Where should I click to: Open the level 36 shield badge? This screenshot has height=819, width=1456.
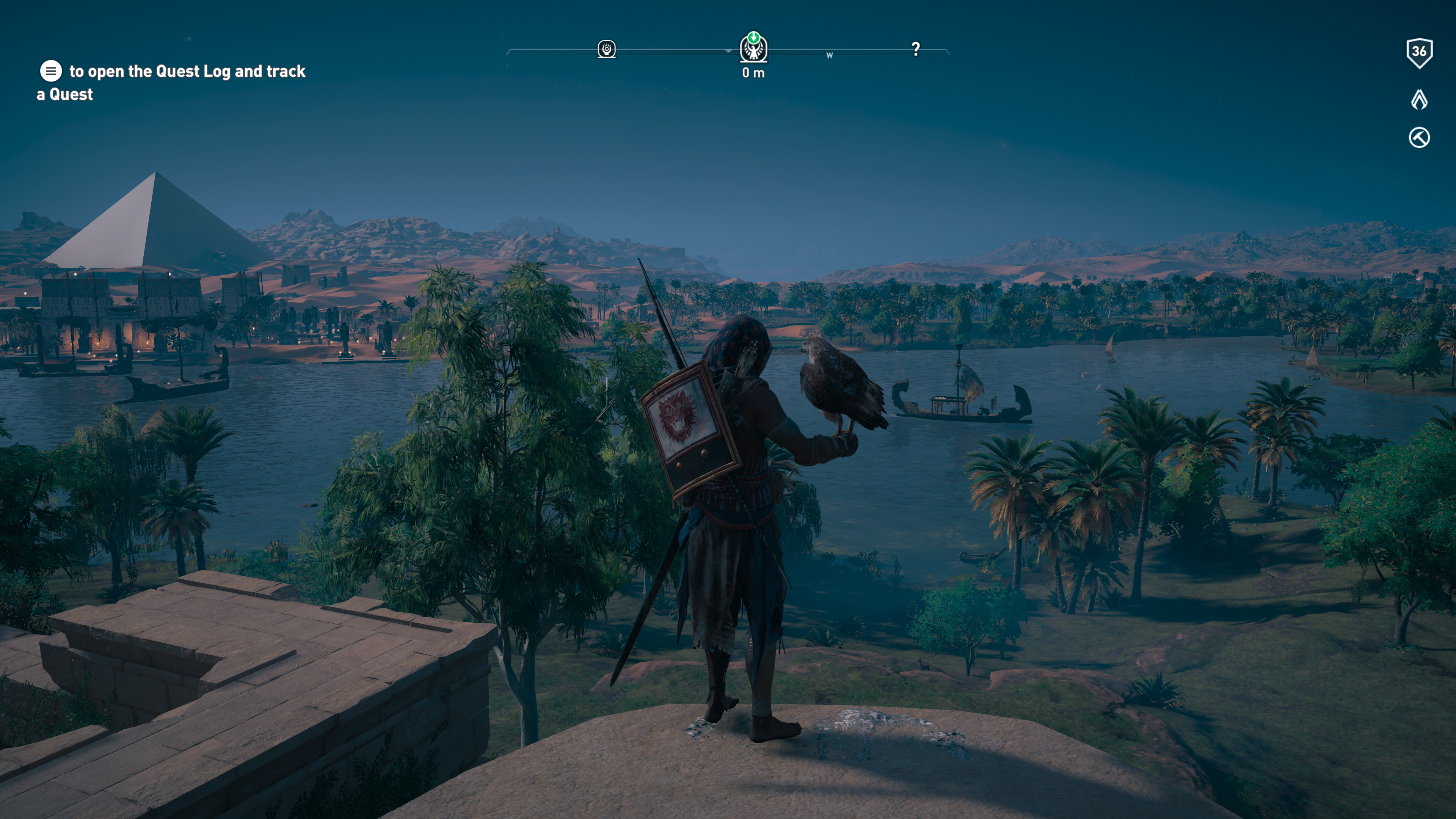[1419, 53]
